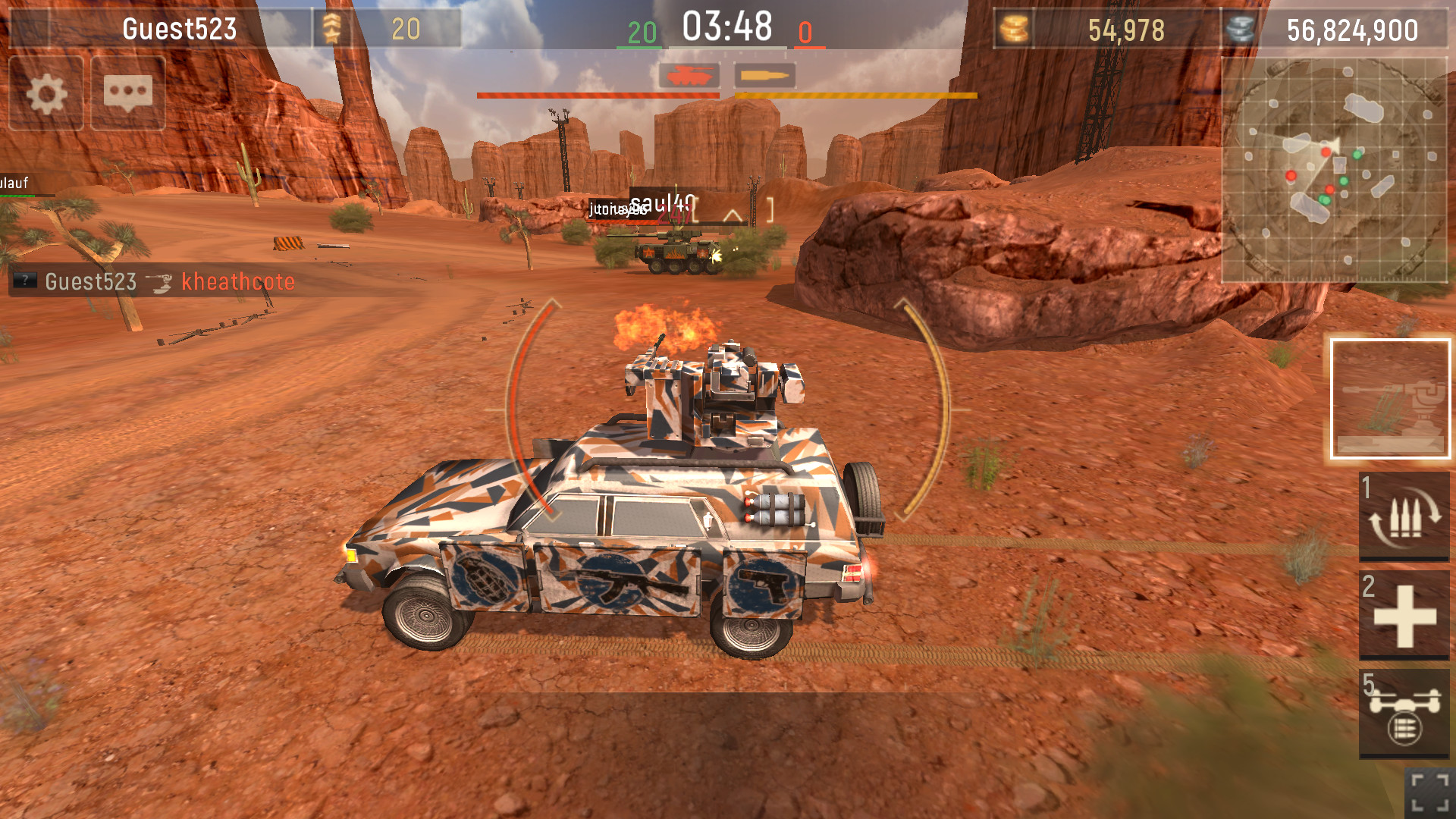Click the caret arrow above saul40 marker
The image size is (1456, 819).
click(732, 215)
